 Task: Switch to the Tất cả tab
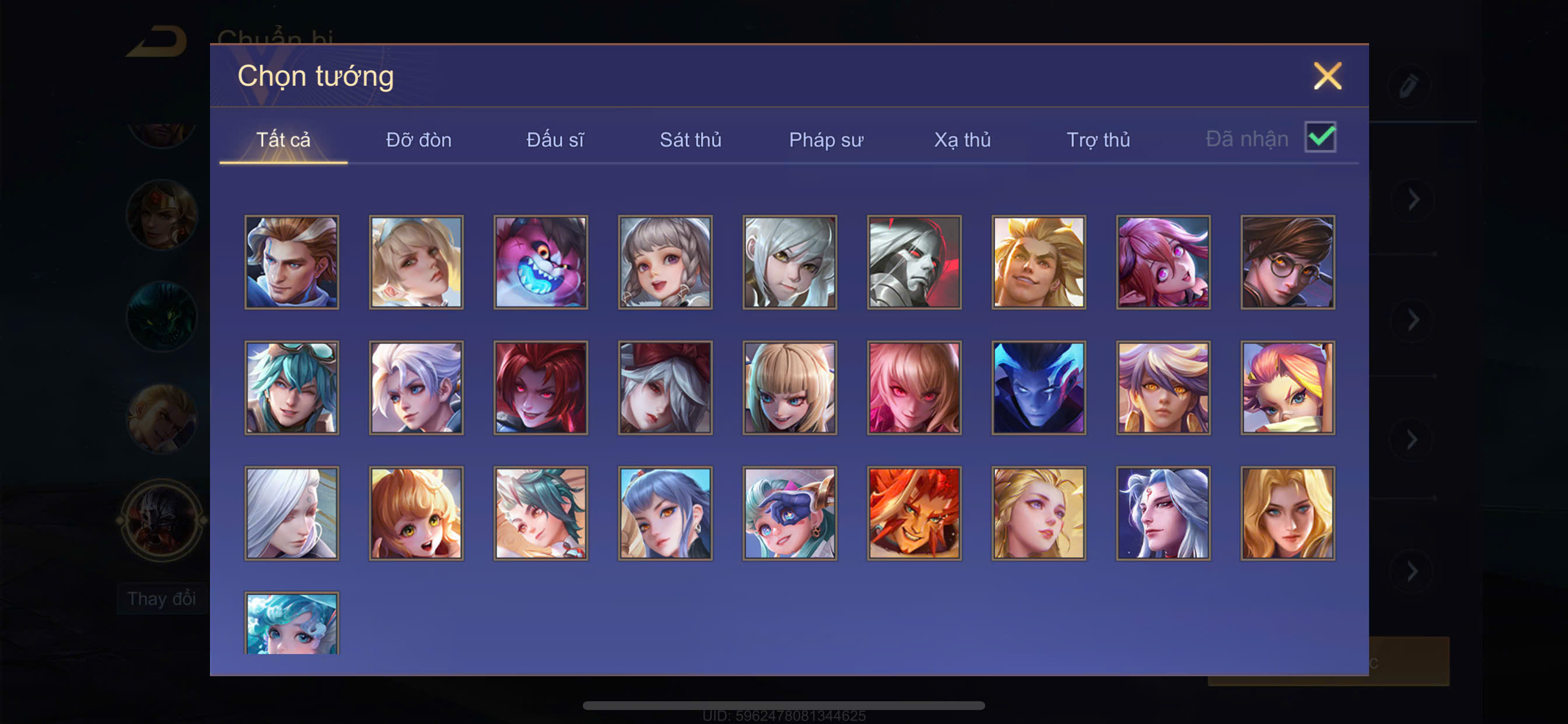[283, 140]
